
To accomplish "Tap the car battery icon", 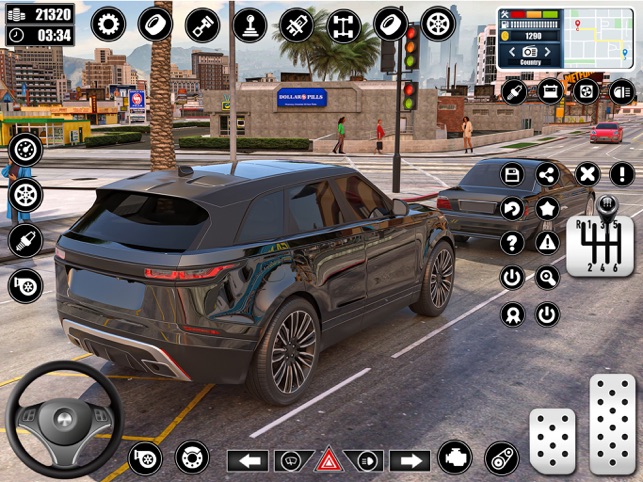I will 550,92.
